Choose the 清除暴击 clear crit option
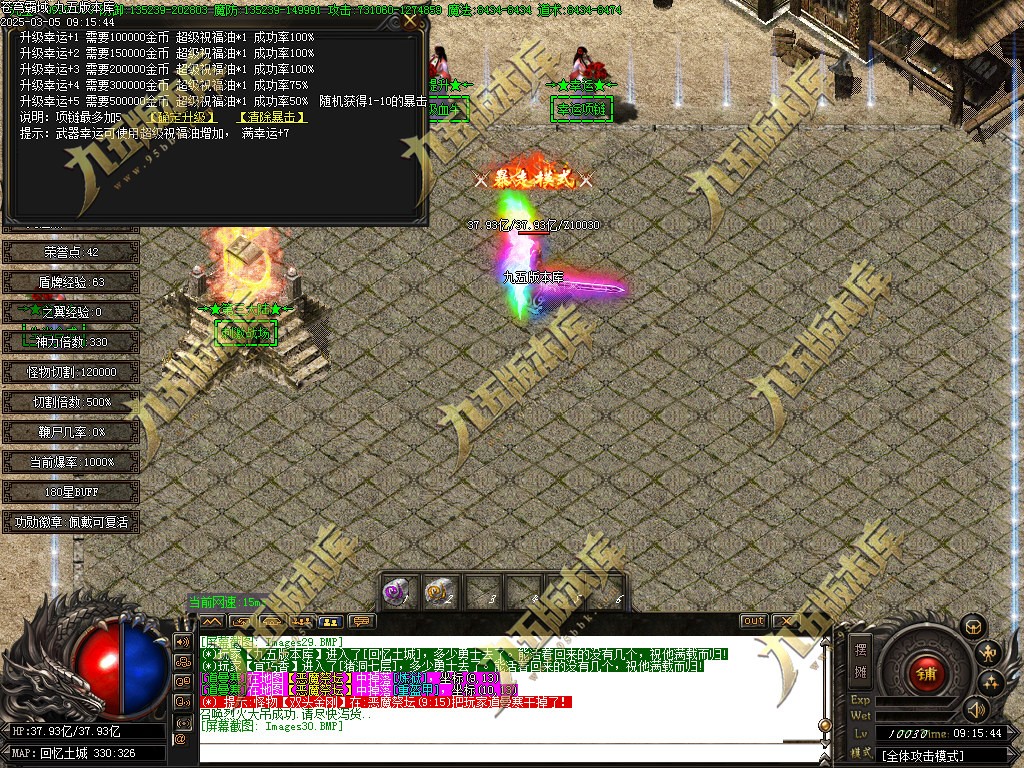Image resolution: width=1024 pixels, height=768 pixels. pyautogui.click(x=271, y=117)
